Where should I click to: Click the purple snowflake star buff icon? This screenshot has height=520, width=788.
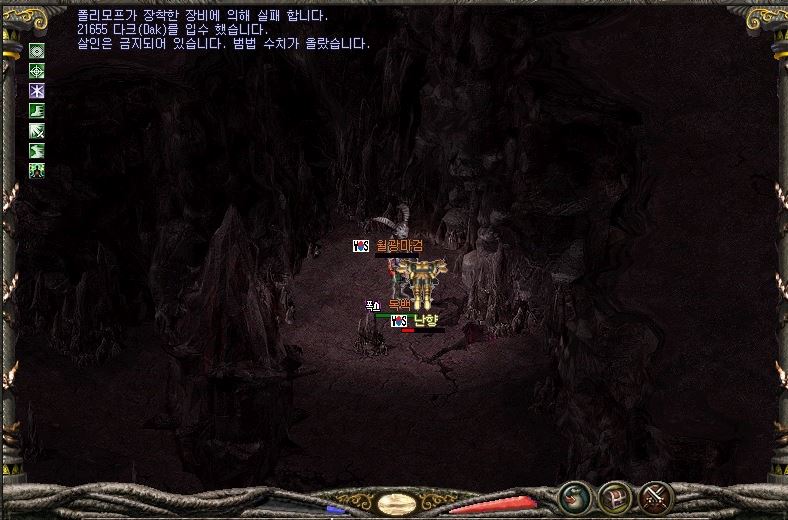(37, 91)
